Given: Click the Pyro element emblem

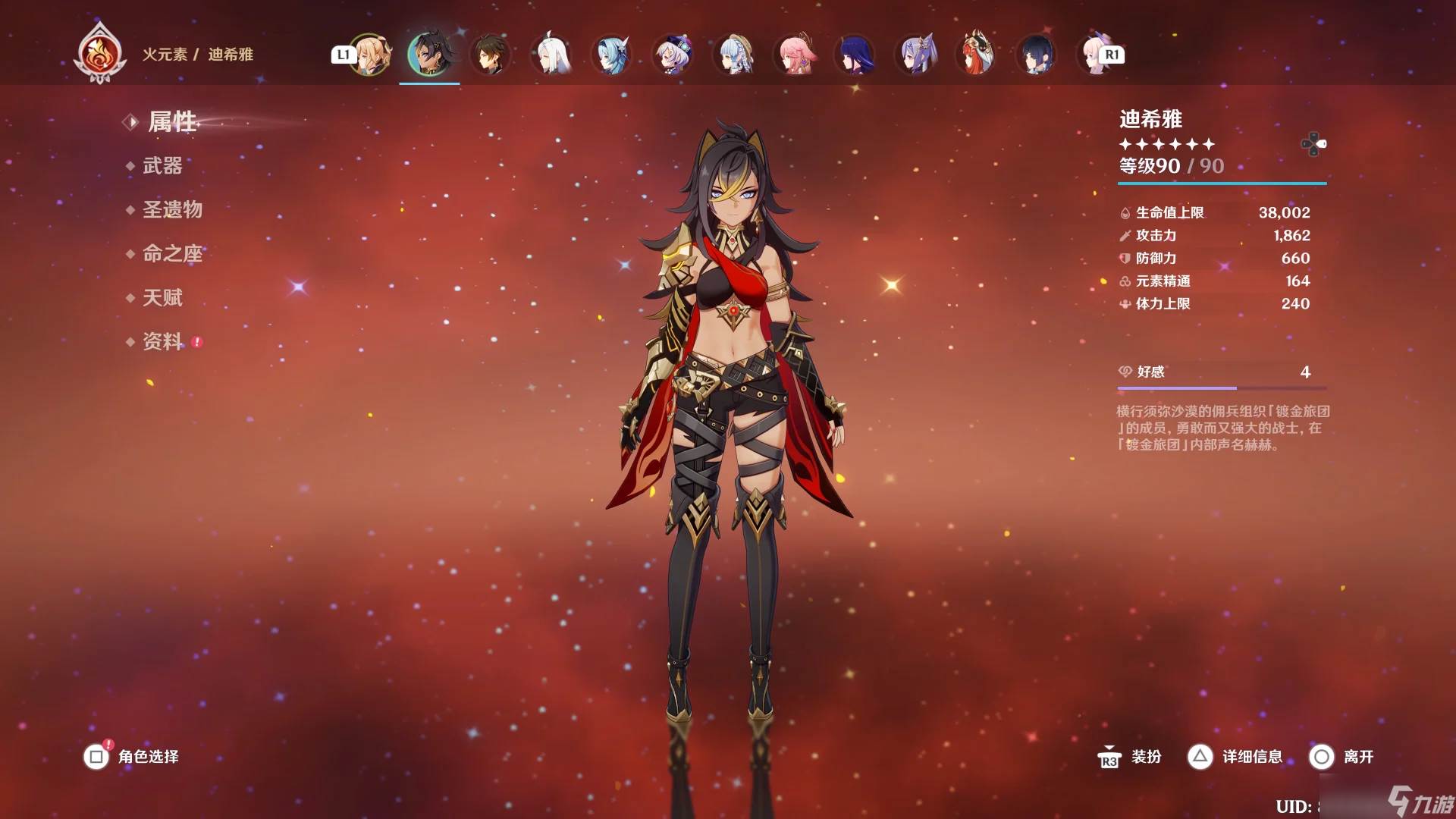Looking at the screenshot, I should point(99,53).
